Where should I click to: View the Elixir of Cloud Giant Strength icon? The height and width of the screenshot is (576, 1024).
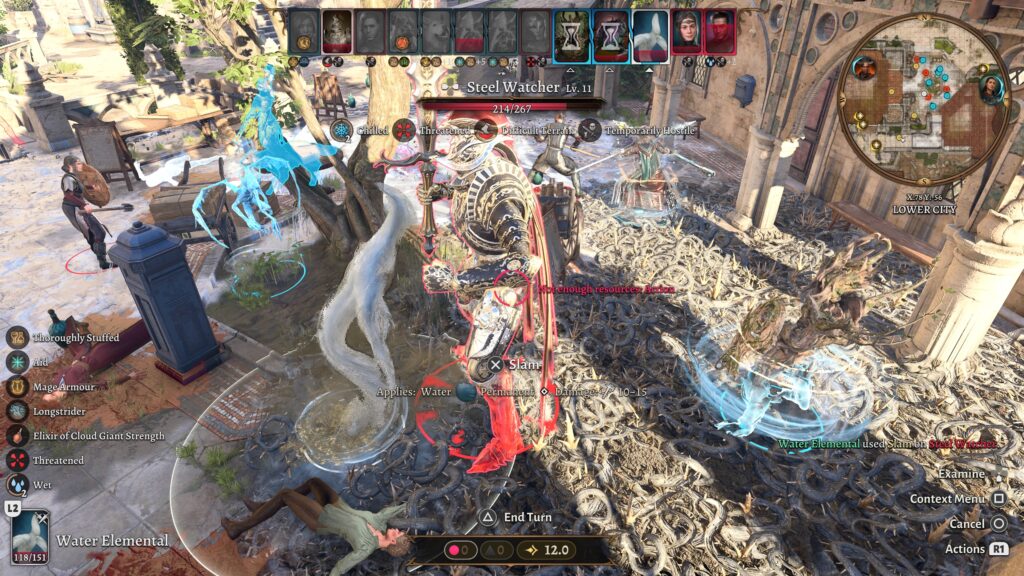tap(17, 436)
